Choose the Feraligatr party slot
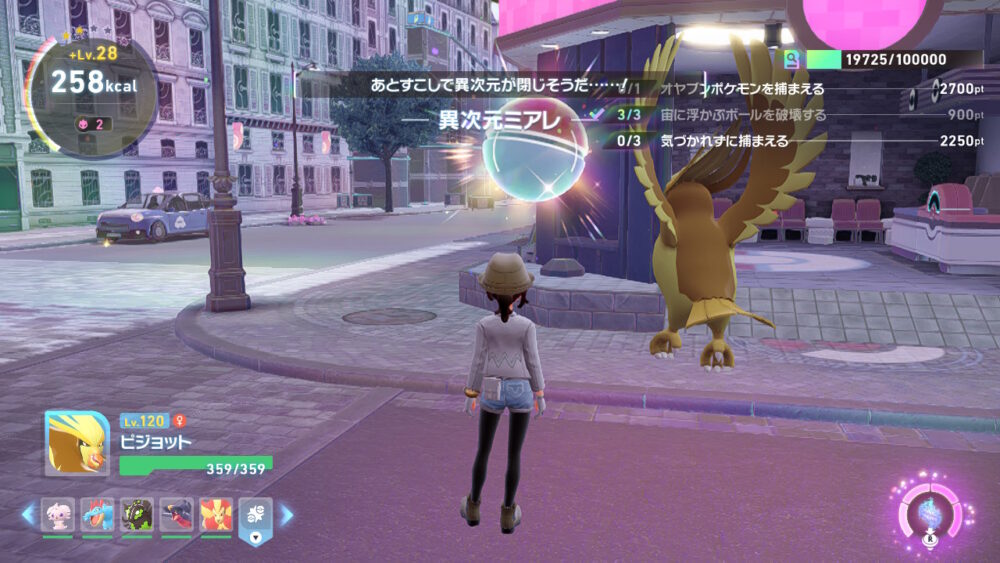Screen dimensions: 1000x563 coord(97,514)
